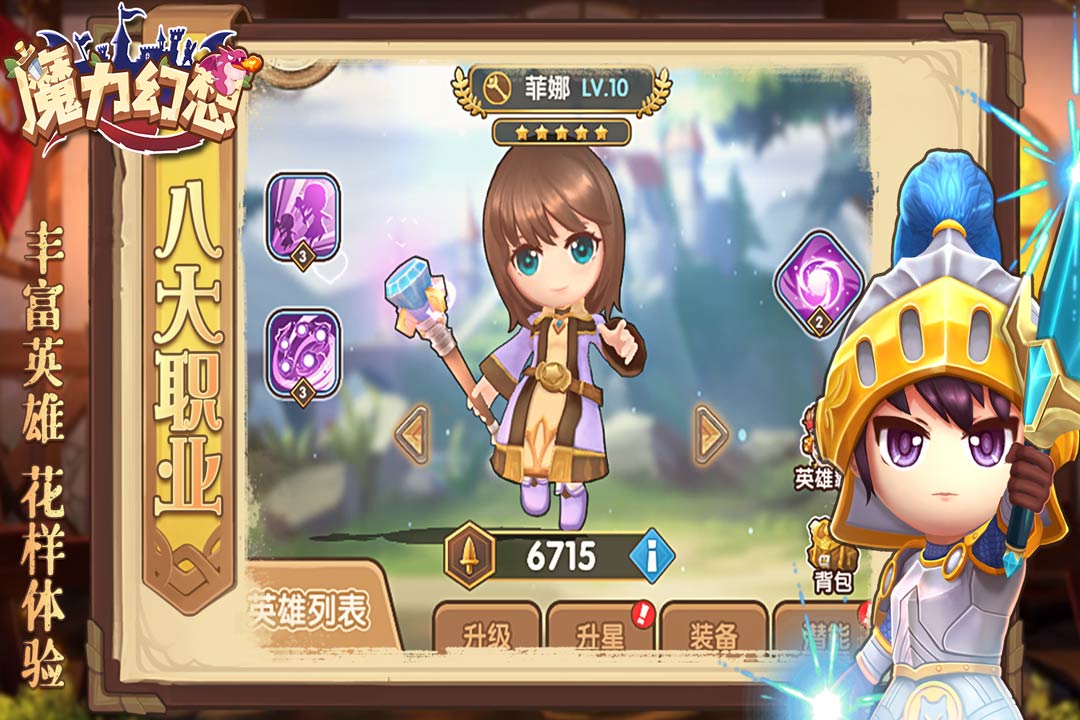Open the 升级 upgrade tab
Viewport: 1080px width, 720px height.
(x=487, y=632)
